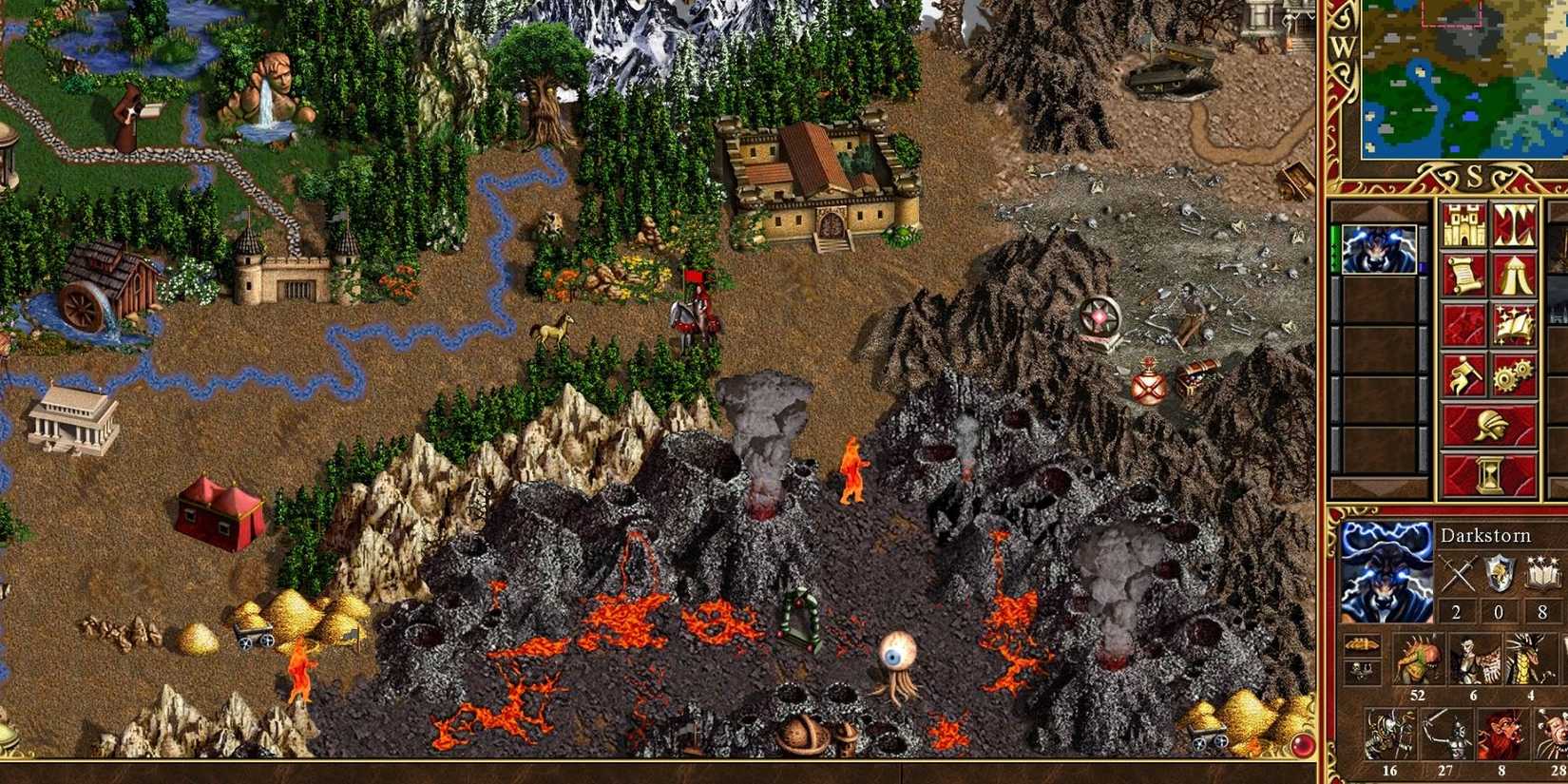Click the spell power book icon showing 8
Image resolution: width=1568 pixels, height=784 pixels.
coord(1542,572)
